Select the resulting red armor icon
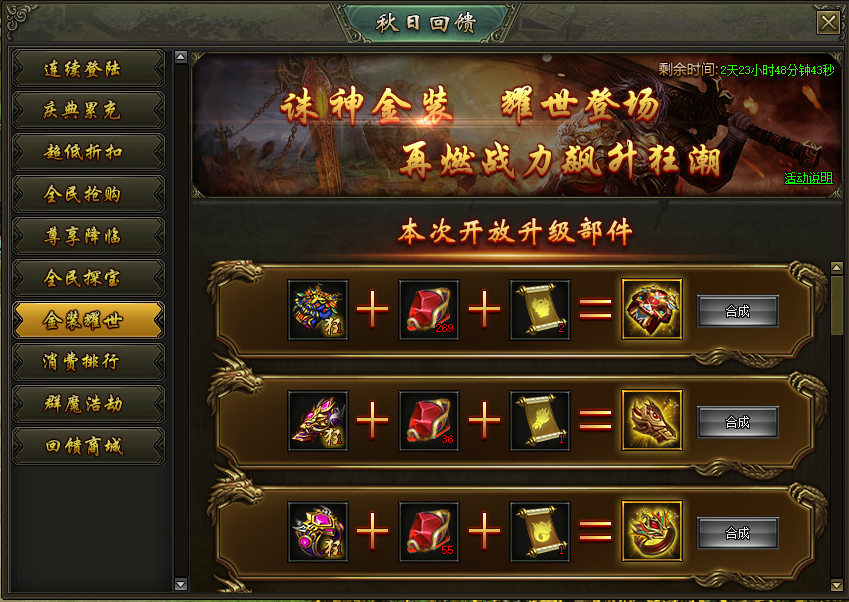 click(652, 310)
